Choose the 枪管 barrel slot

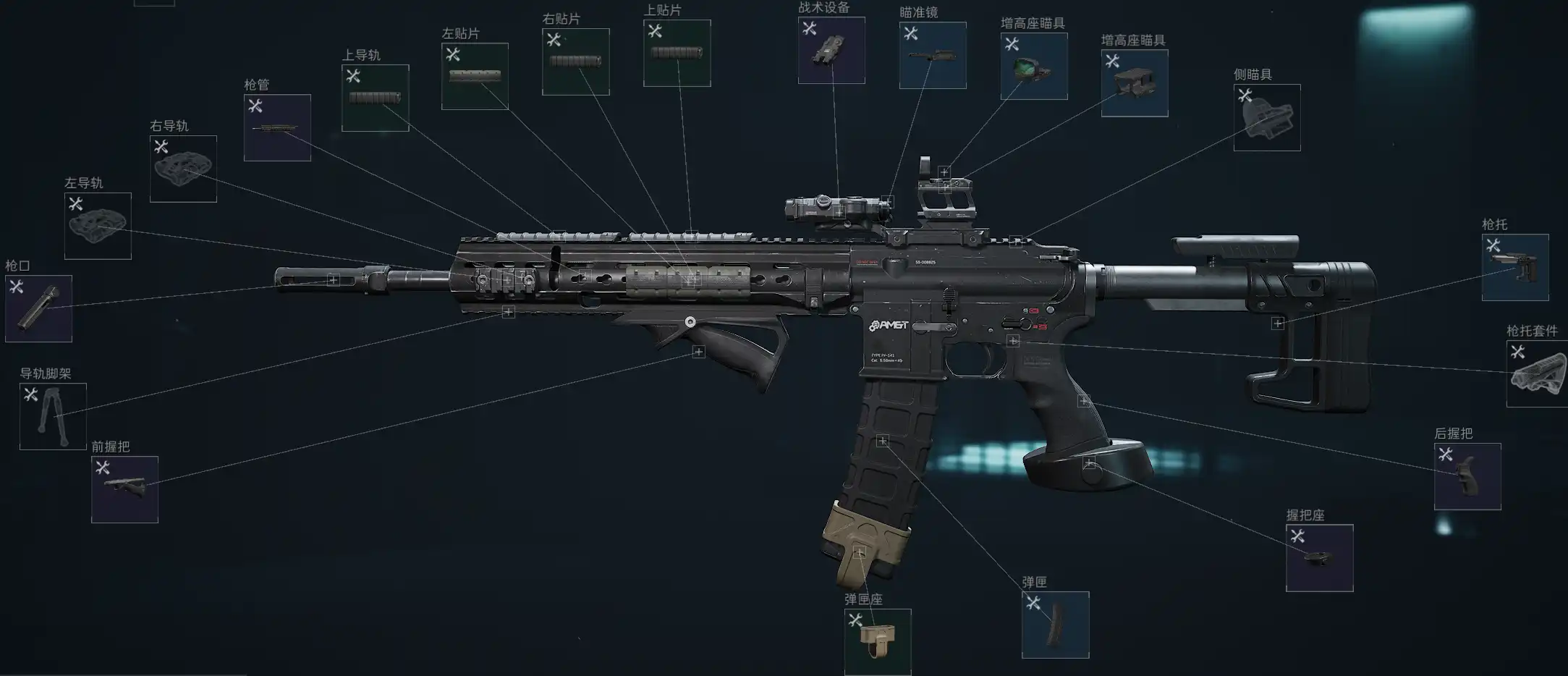pyautogui.click(x=277, y=127)
